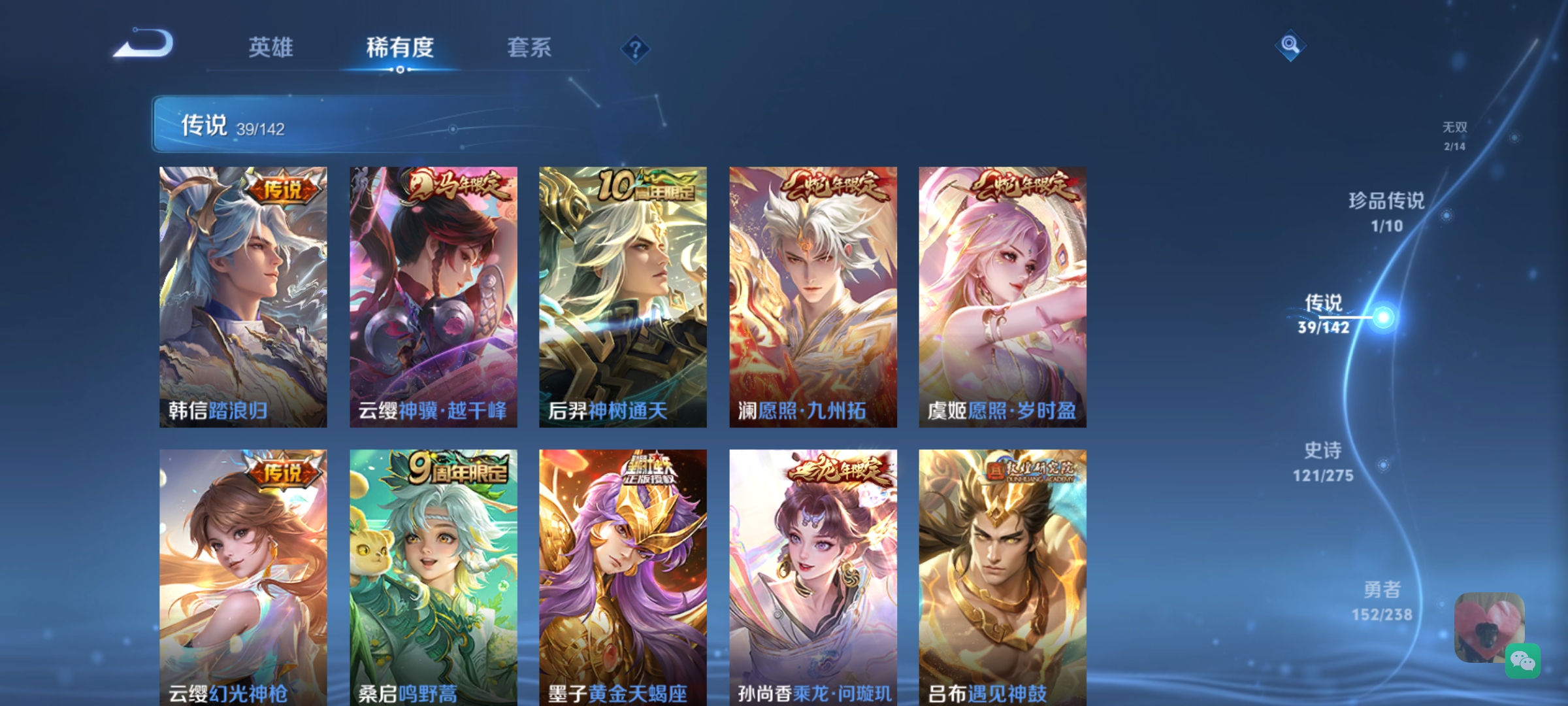Click the search magnifier icon
The image size is (1568, 706).
tap(1290, 46)
